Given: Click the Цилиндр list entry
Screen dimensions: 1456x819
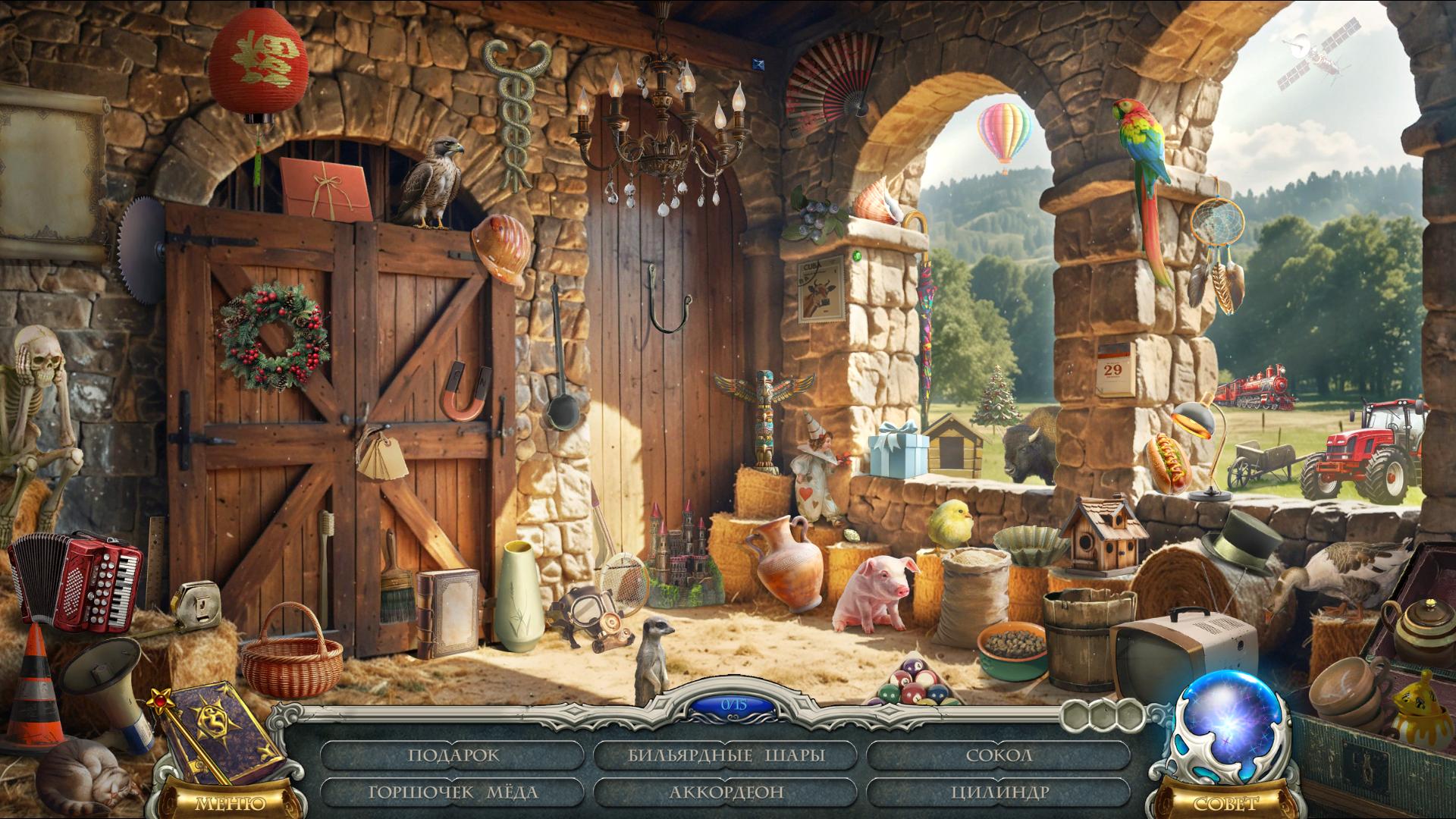Looking at the screenshot, I should [x=999, y=792].
